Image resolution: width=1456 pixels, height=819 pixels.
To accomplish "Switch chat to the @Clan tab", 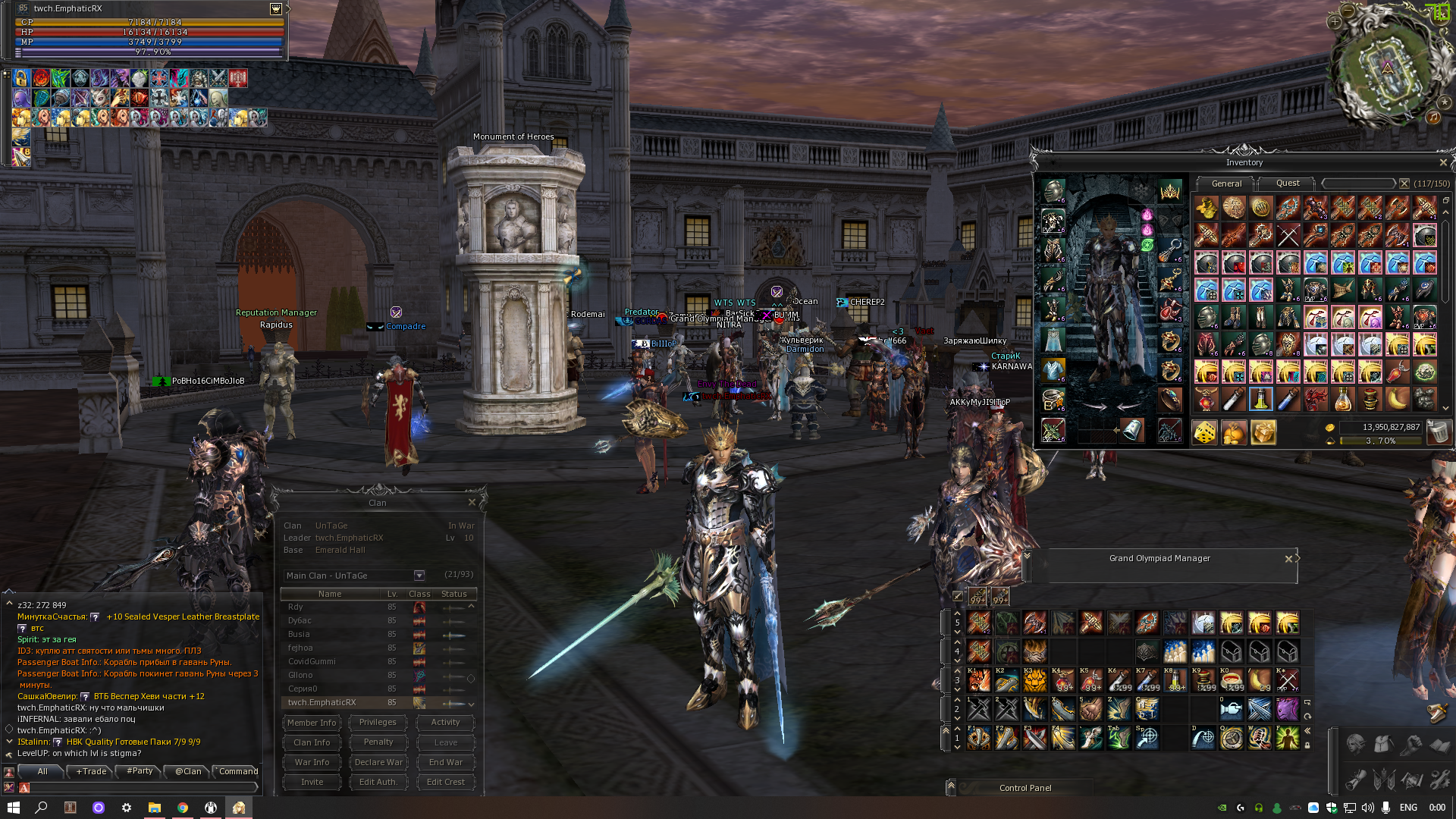I will (188, 771).
